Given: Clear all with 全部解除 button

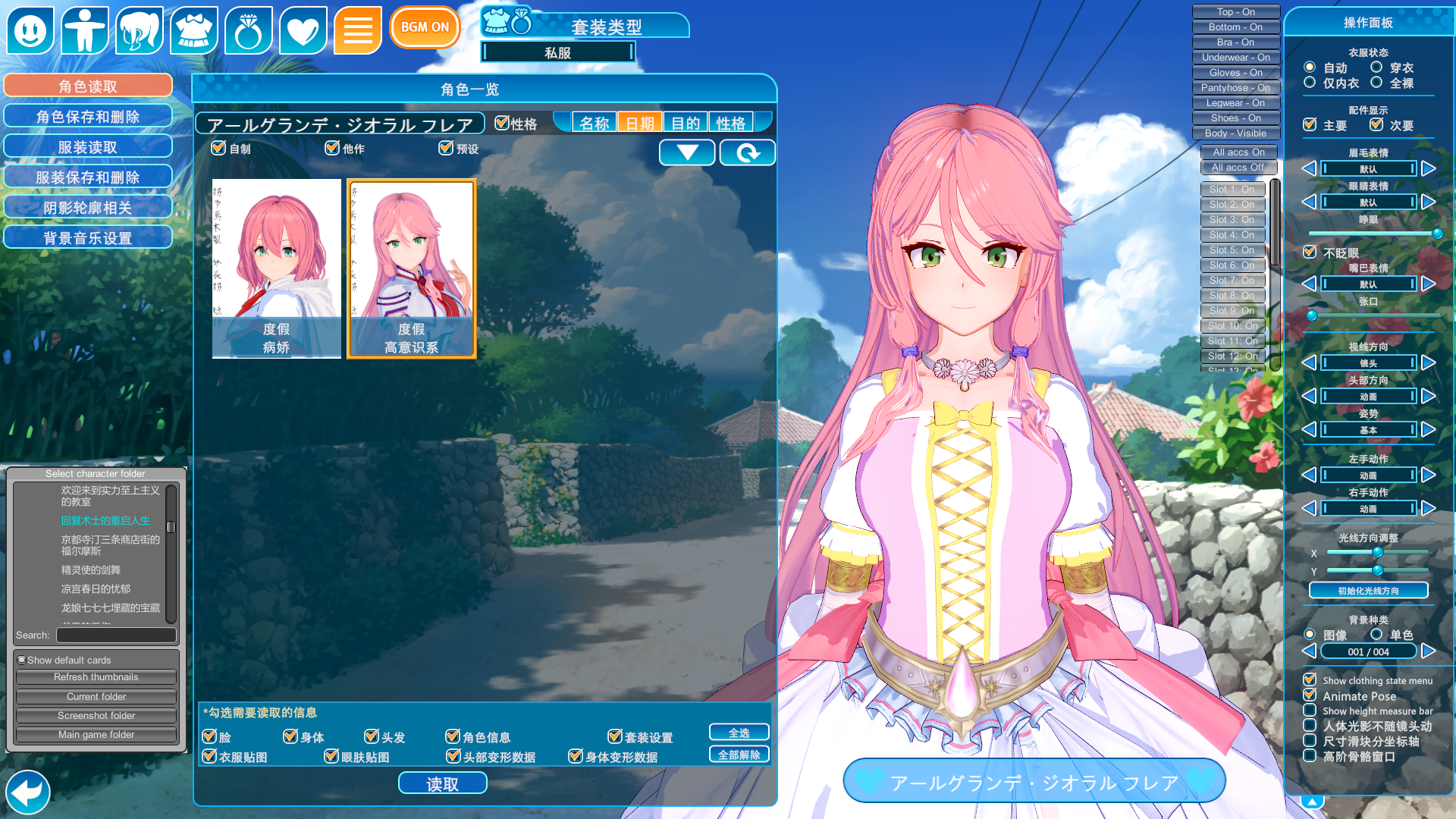Looking at the screenshot, I should 739,755.
